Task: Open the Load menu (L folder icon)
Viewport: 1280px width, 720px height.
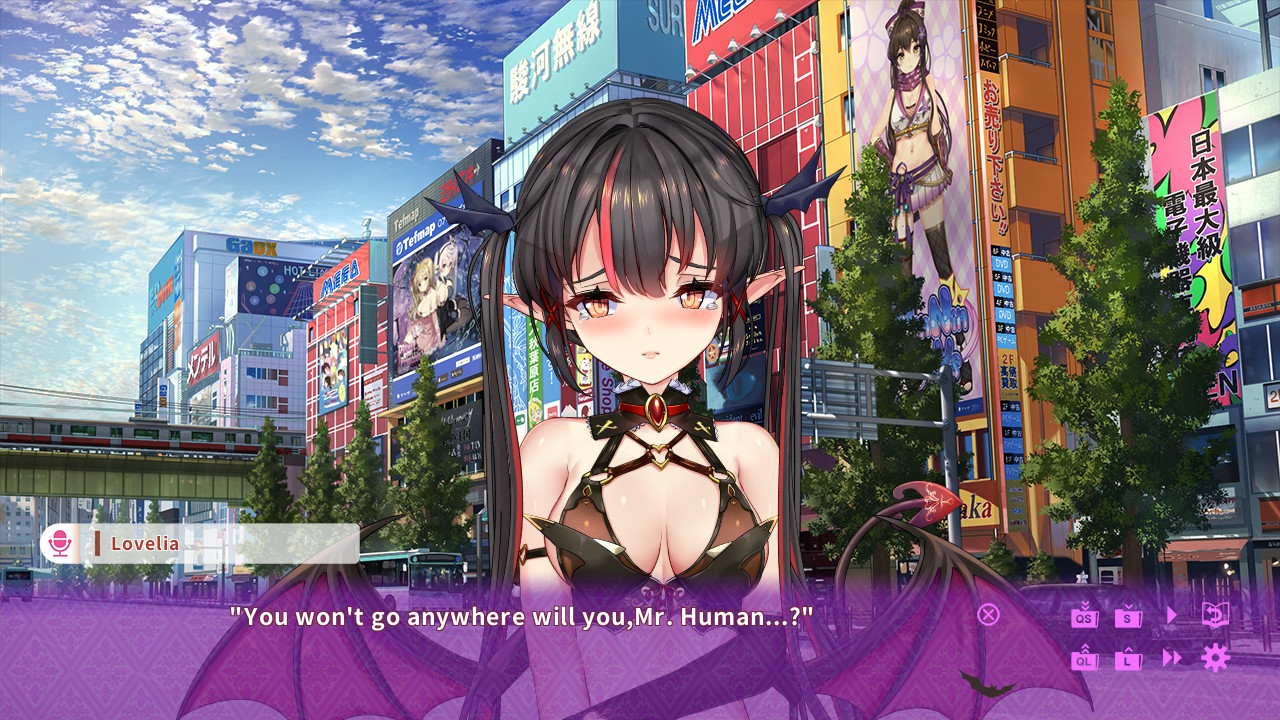Action: pos(1129,659)
